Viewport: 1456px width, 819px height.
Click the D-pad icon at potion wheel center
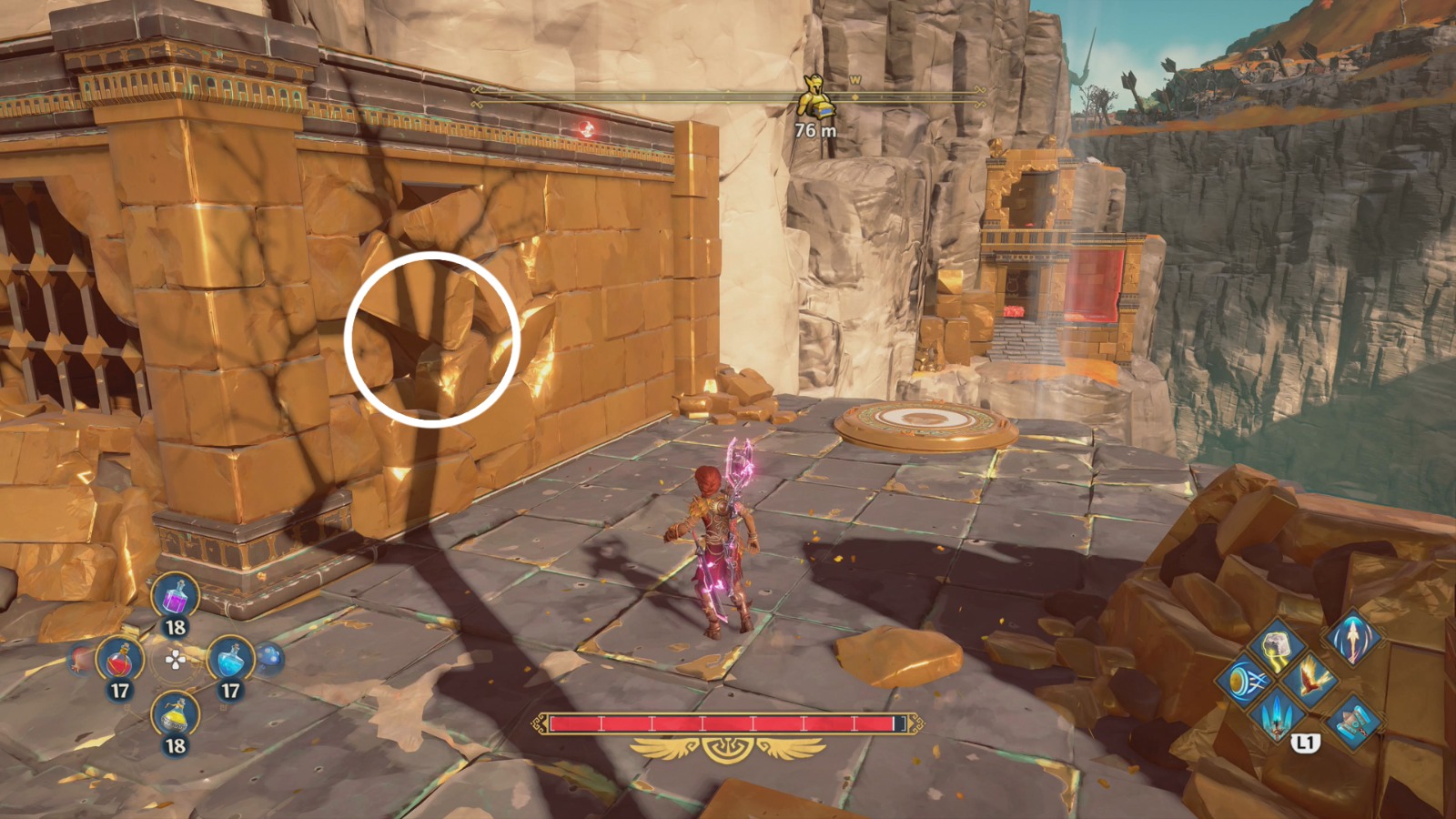176,659
